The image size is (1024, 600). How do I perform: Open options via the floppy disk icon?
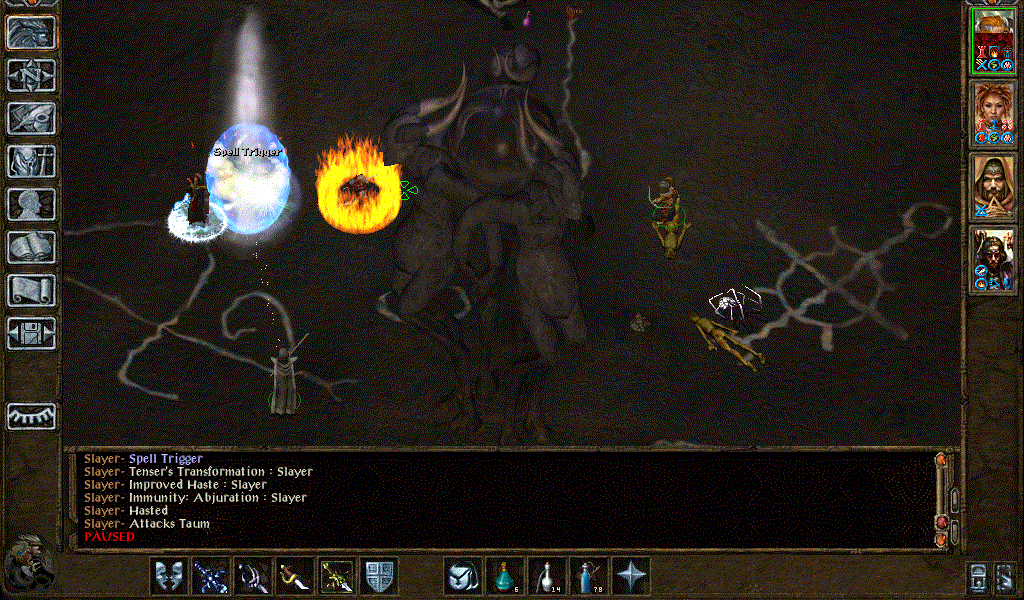point(31,333)
